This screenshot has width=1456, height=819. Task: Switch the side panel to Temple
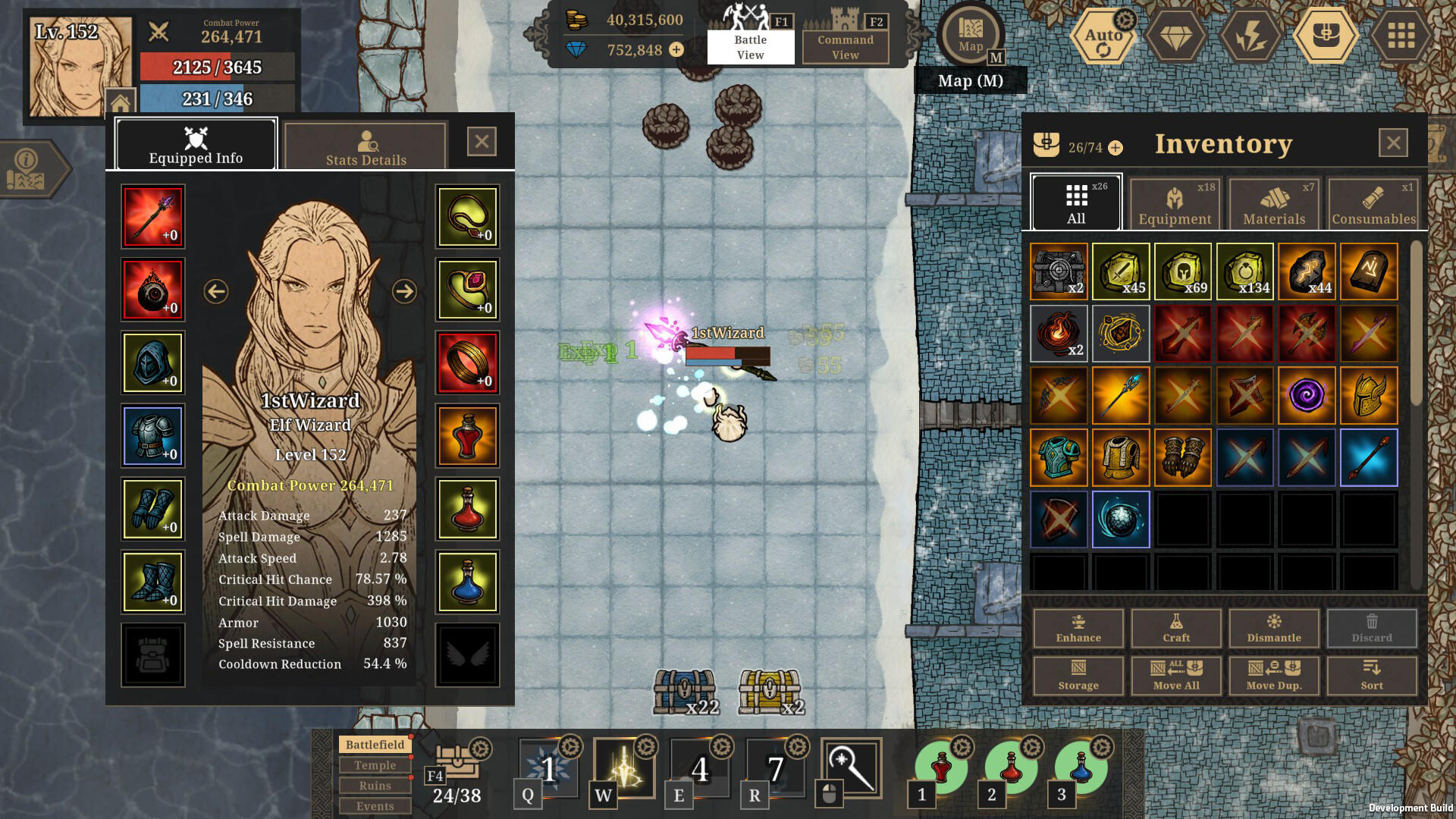tap(375, 765)
